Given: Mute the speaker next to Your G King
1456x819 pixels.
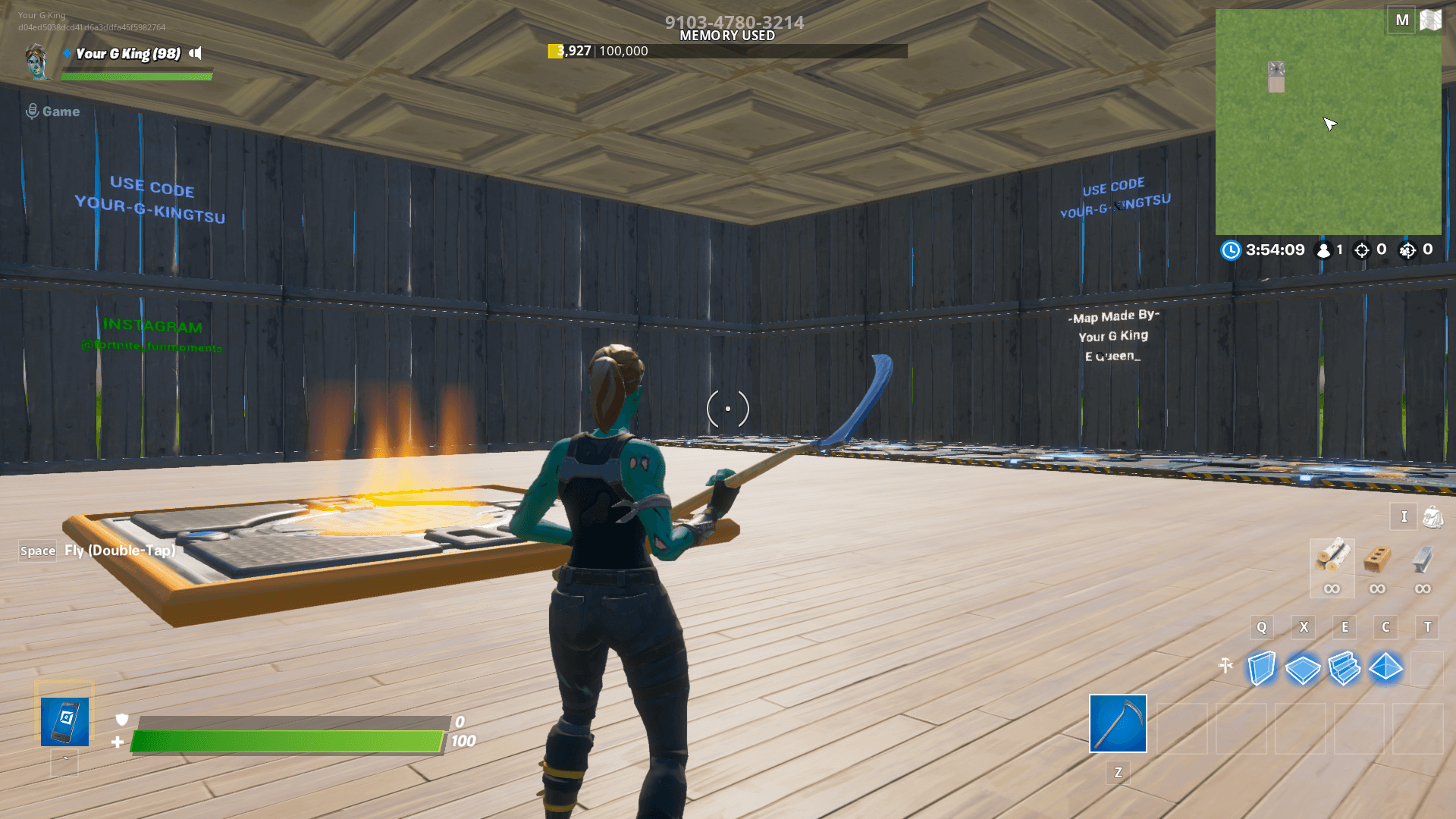Looking at the screenshot, I should click(x=196, y=54).
